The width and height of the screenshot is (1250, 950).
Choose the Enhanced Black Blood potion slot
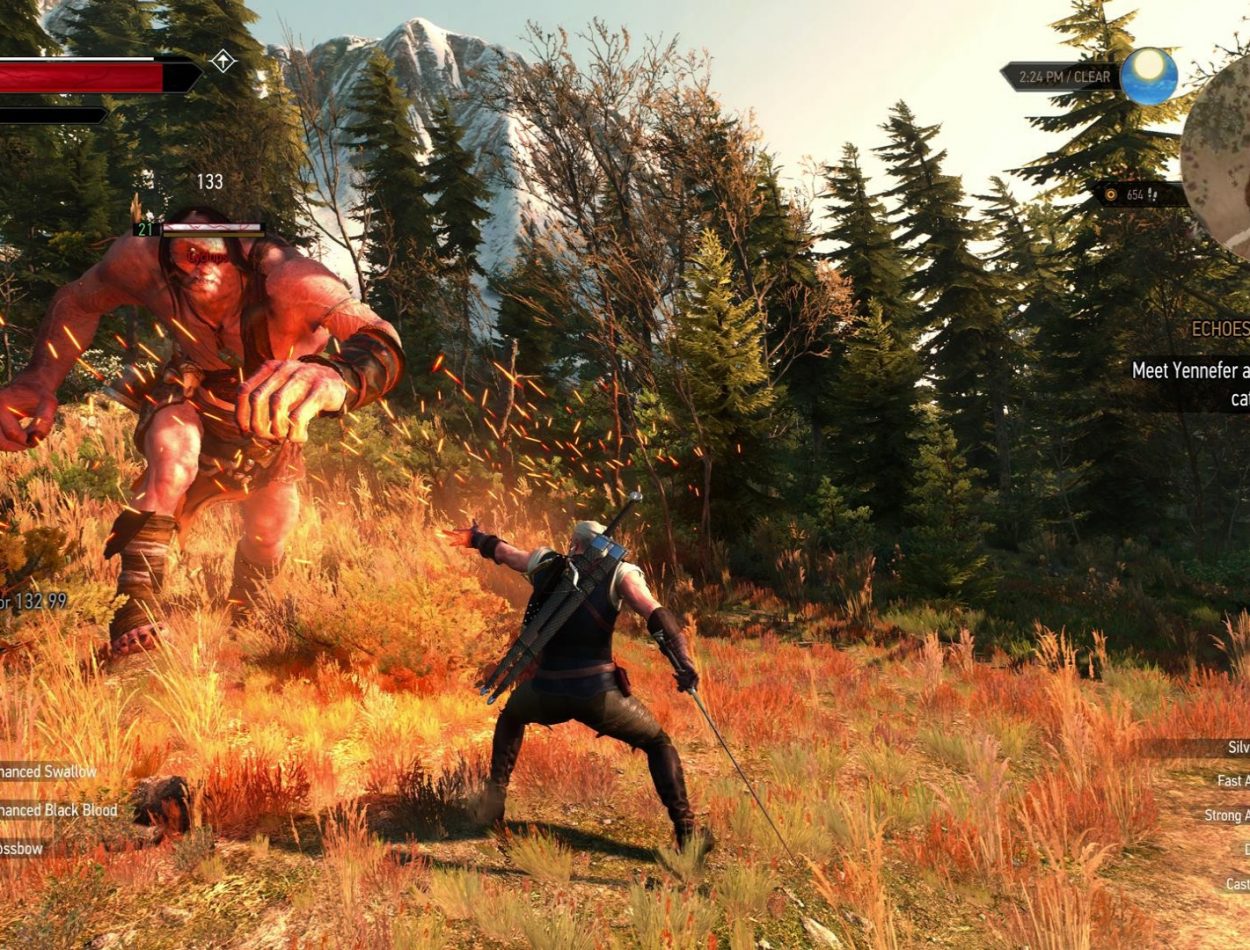click(58, 810)
